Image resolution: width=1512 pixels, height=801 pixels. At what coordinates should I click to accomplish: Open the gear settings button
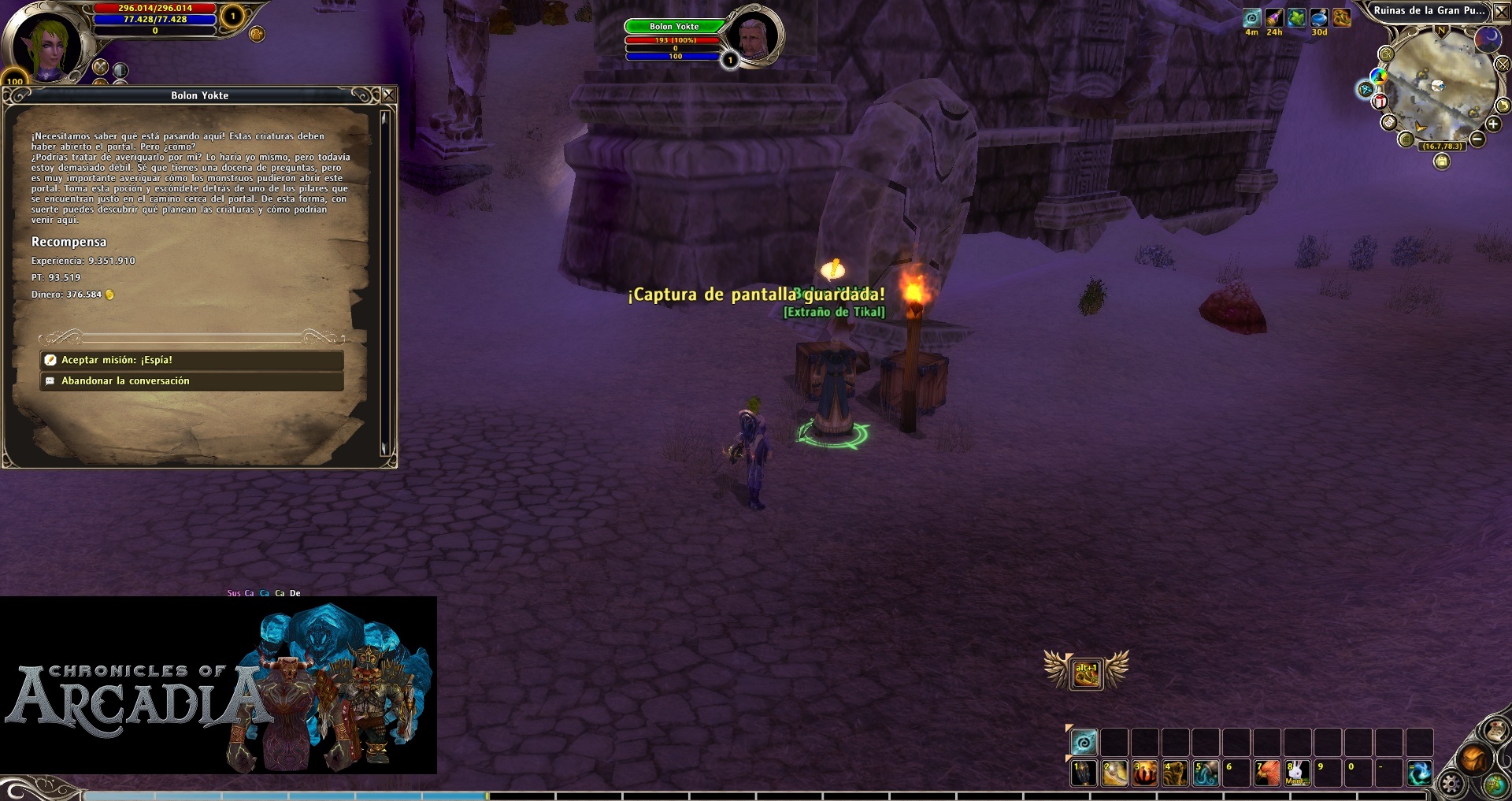pyautogui.click(x=1451, y=784)
